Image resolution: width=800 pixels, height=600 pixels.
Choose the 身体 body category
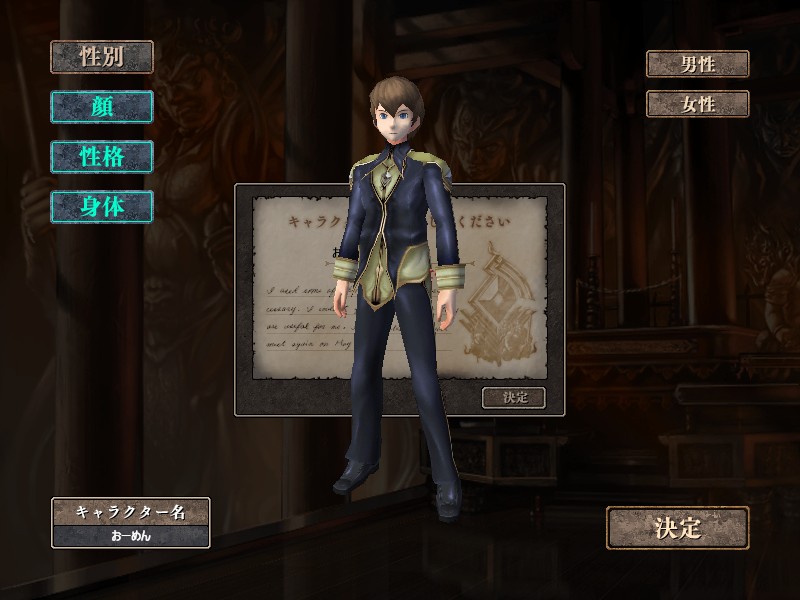[x=102, y=207]
